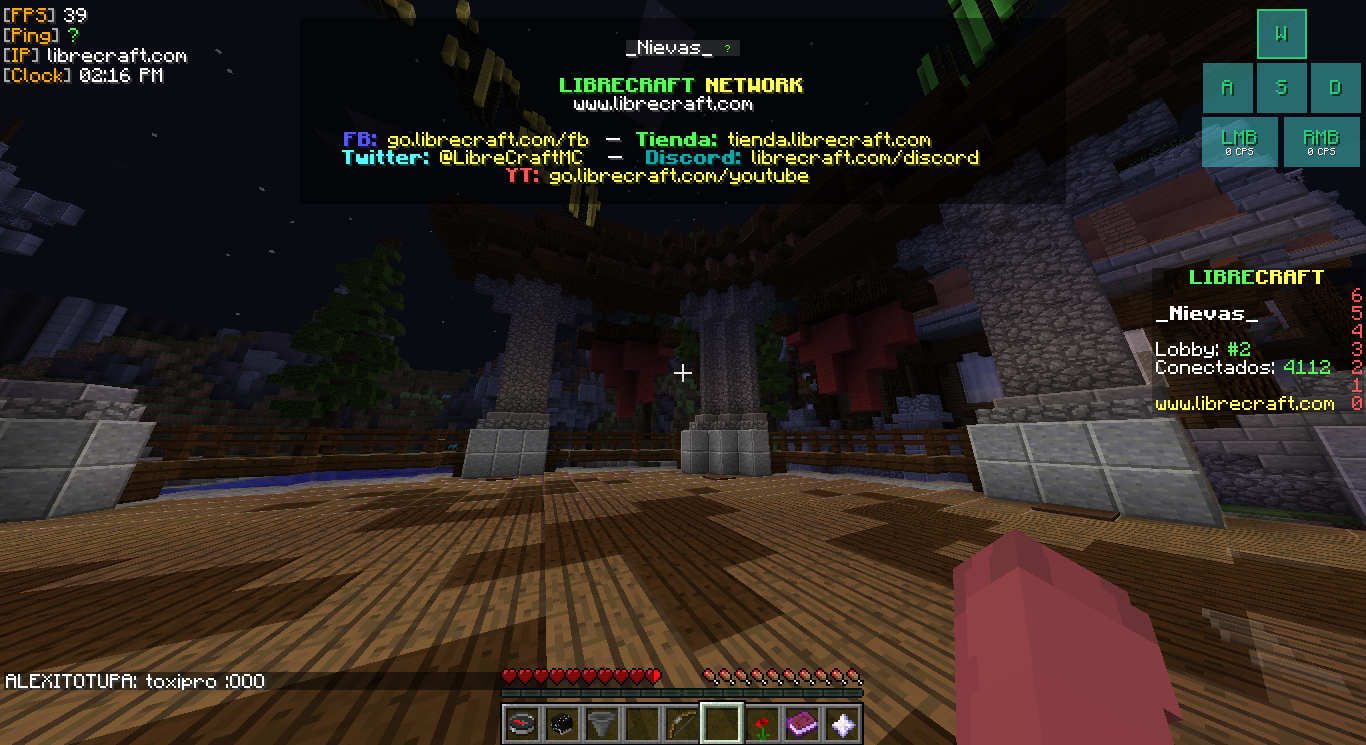Select the black speckled head item slot

click(561, 723)
